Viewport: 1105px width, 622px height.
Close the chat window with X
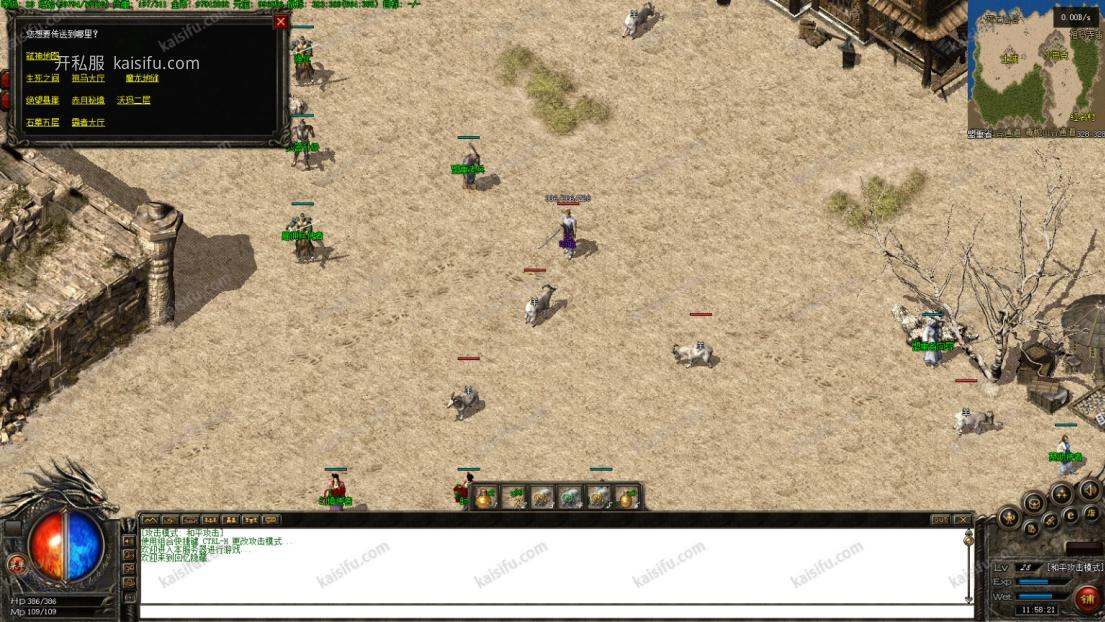961,520
